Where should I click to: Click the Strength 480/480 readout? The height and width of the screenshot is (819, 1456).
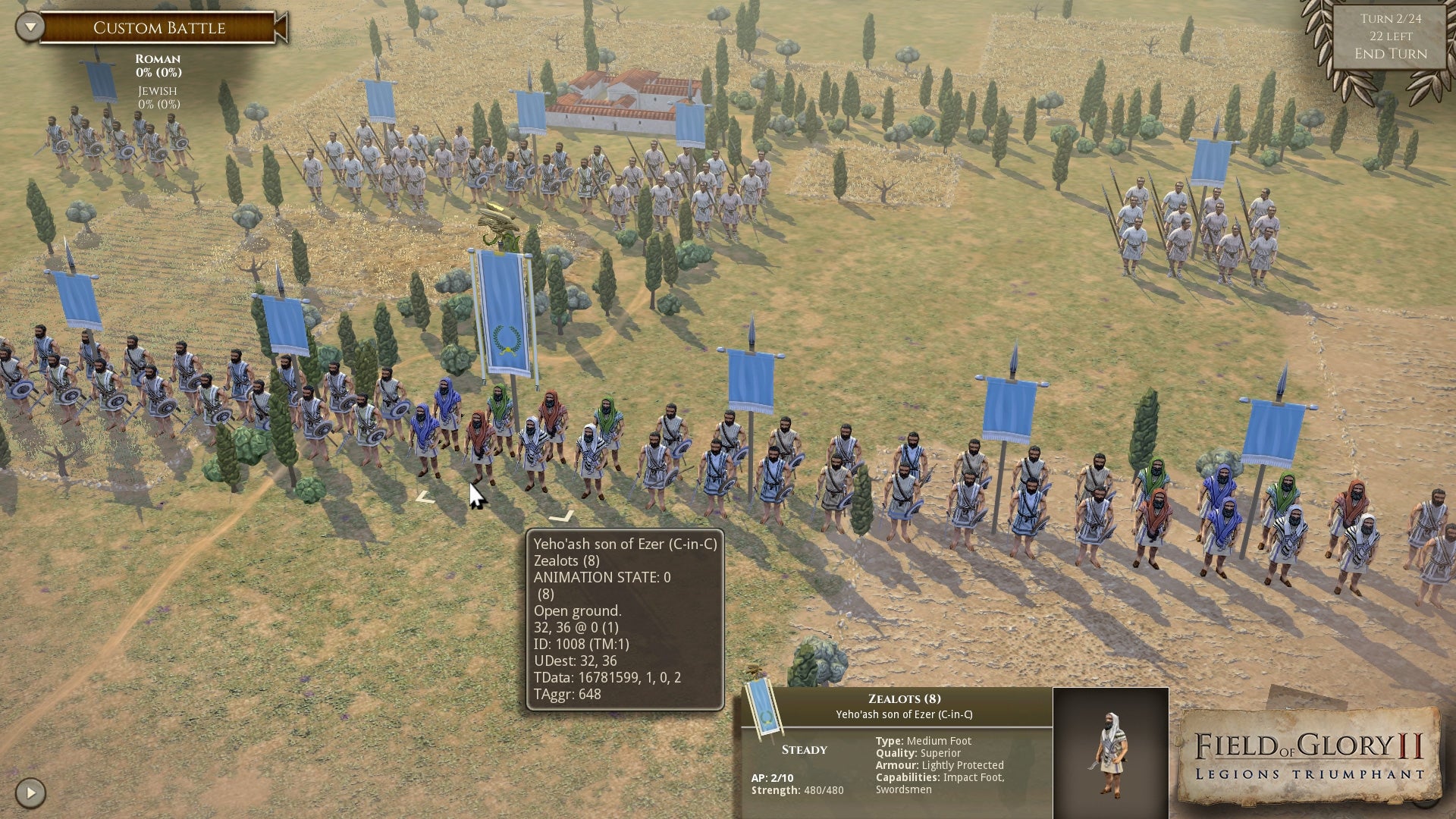tap(798, 789)
